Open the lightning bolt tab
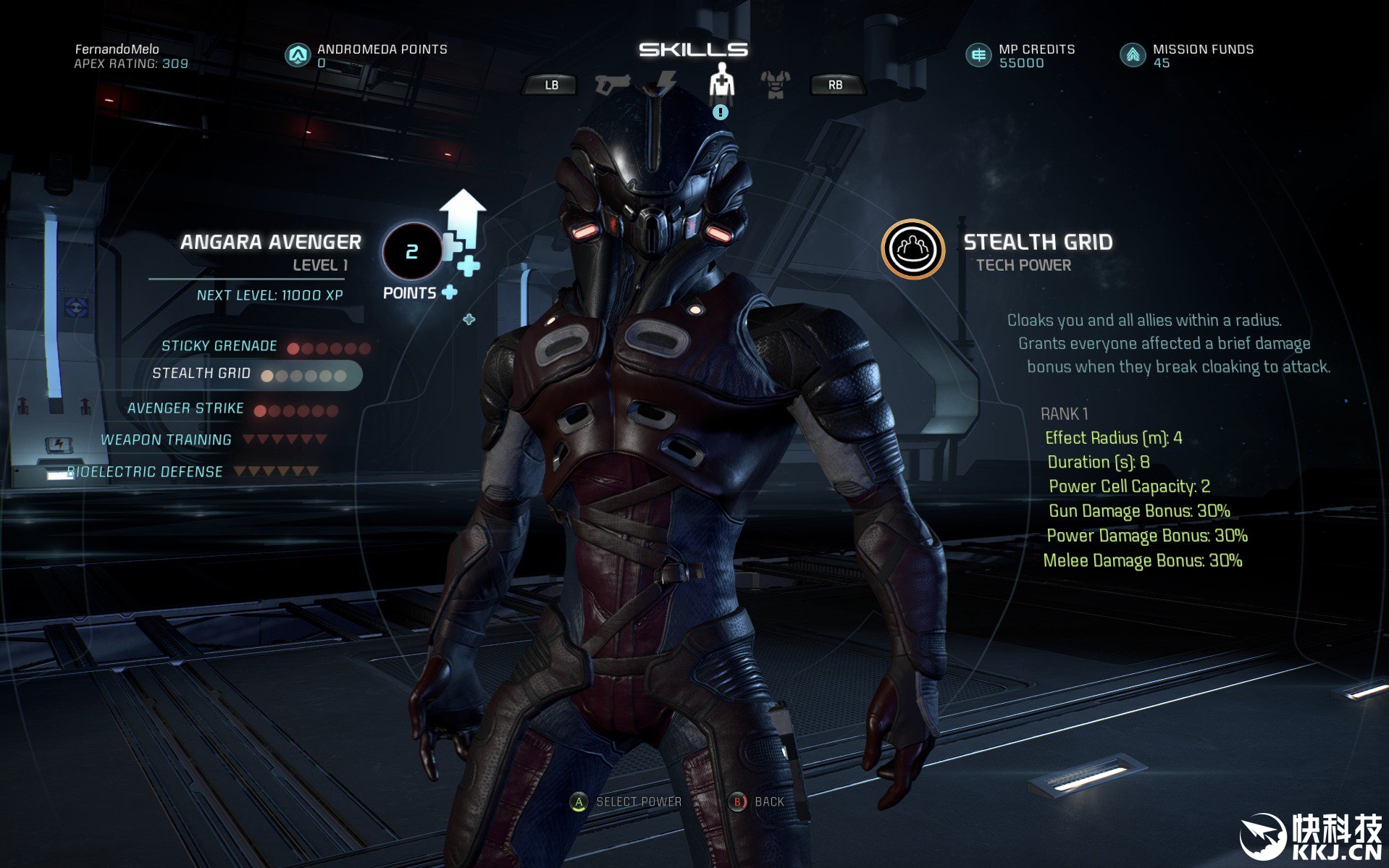Image resolution: width=1389 pixels, height=868 pixels. click(x=666, y=83)
